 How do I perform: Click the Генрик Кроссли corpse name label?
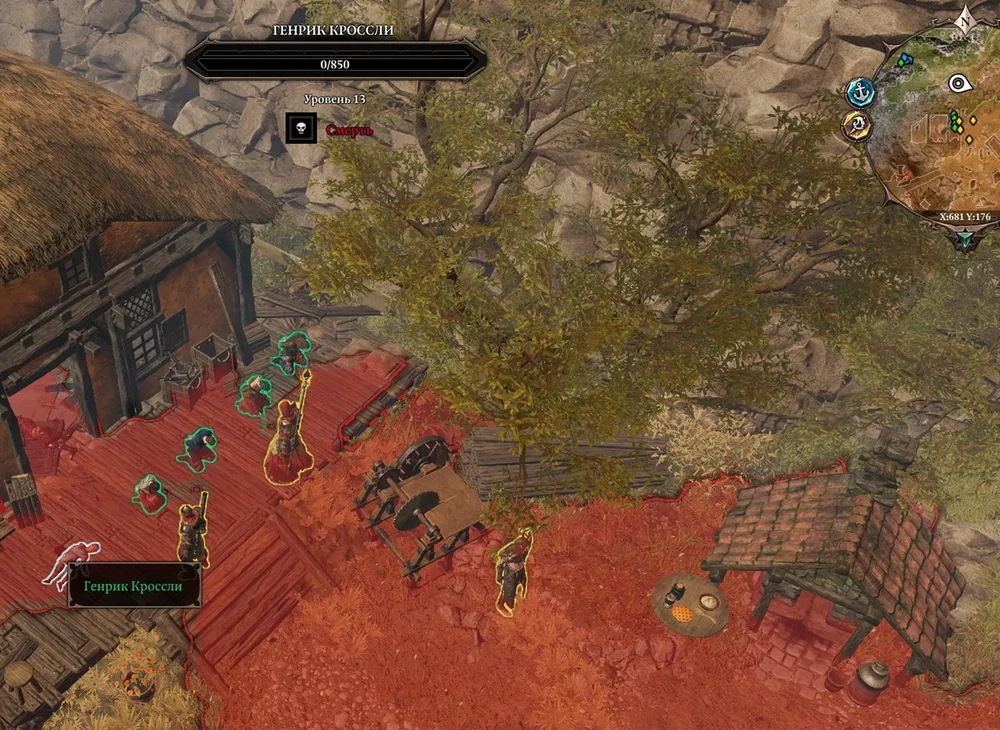133,586
